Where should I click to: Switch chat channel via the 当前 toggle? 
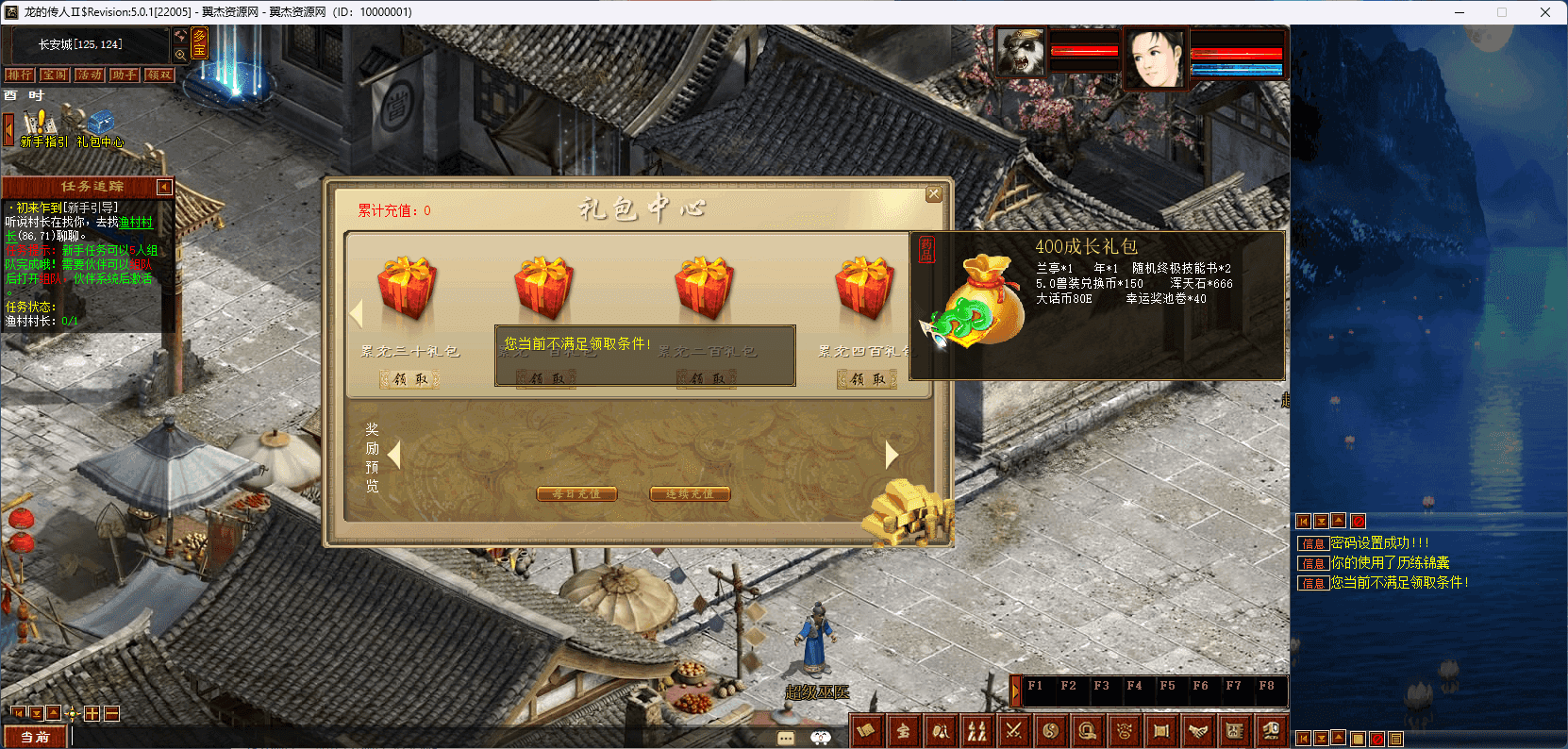36,737
